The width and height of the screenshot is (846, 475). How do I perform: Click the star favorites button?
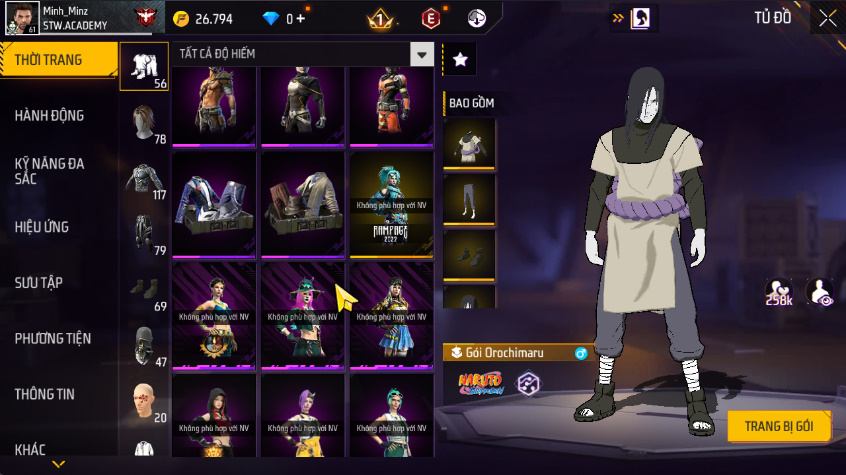tap(460, 60)
